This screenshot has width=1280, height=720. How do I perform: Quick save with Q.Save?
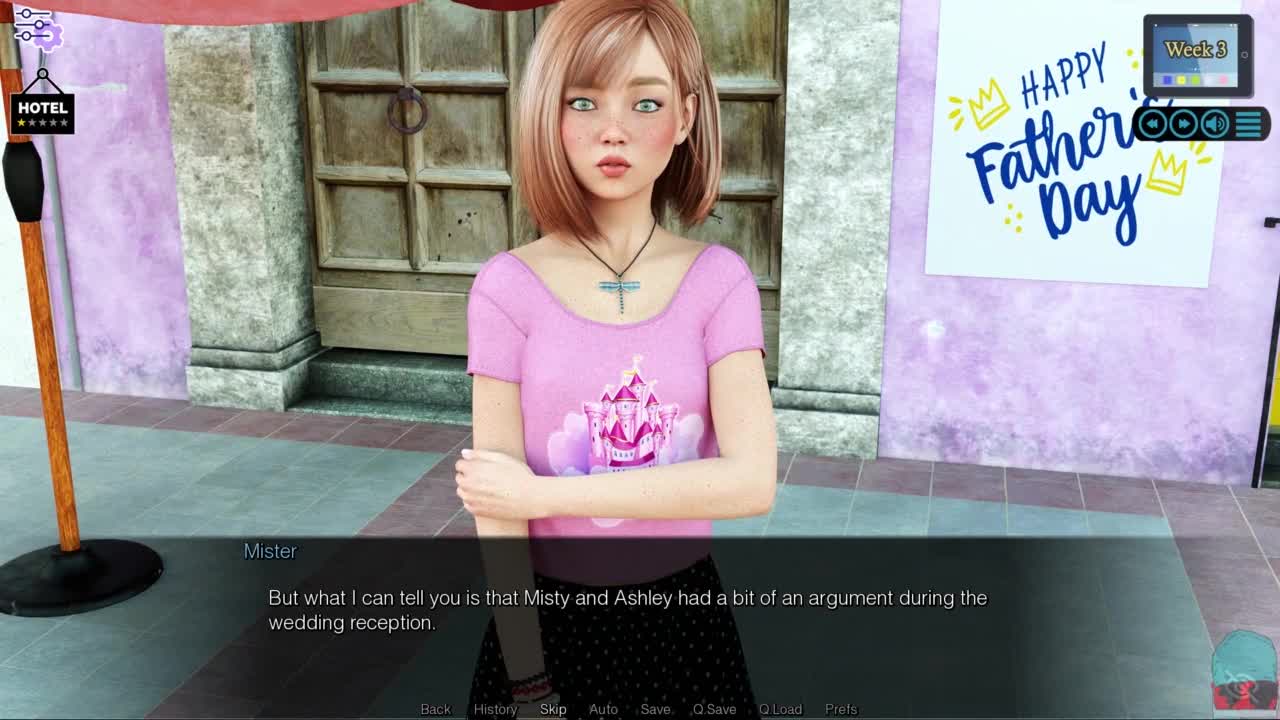(714, 709)
